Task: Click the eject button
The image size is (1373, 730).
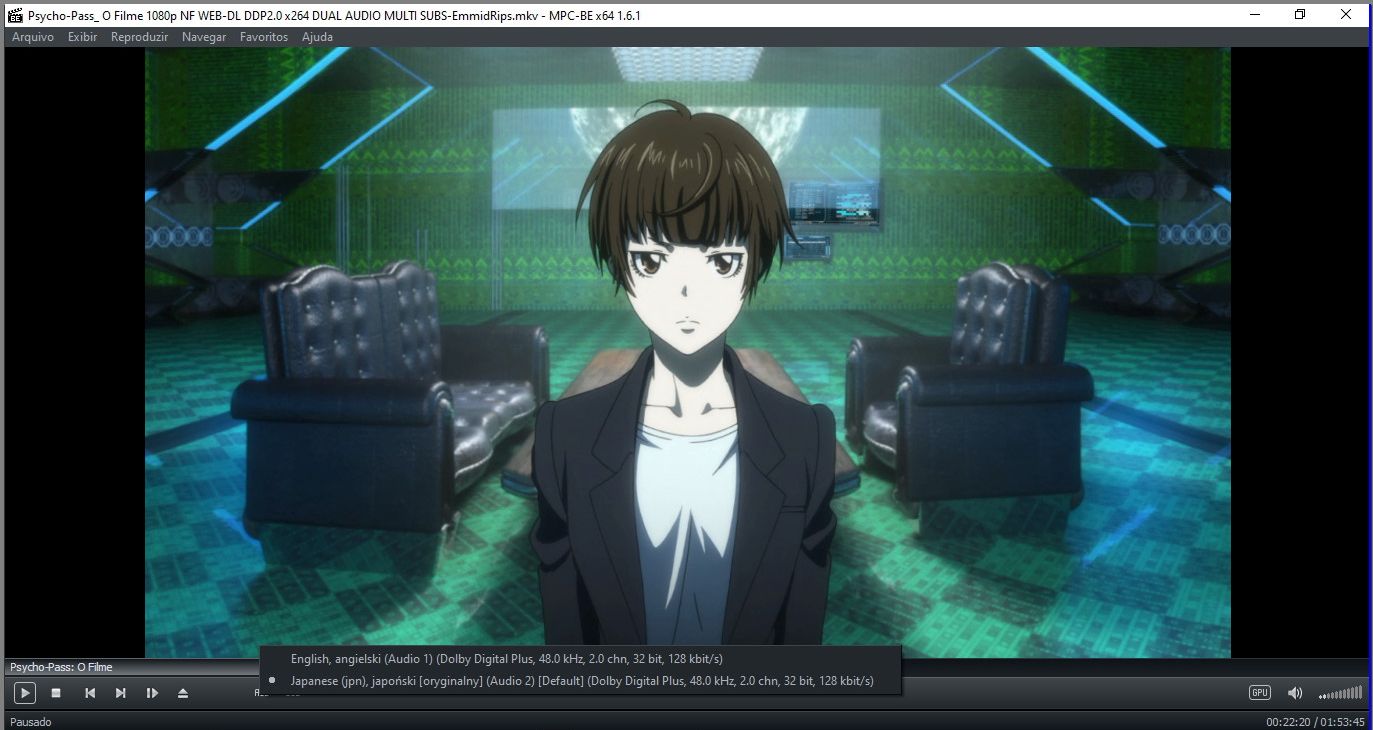Action: coord(183,693)
